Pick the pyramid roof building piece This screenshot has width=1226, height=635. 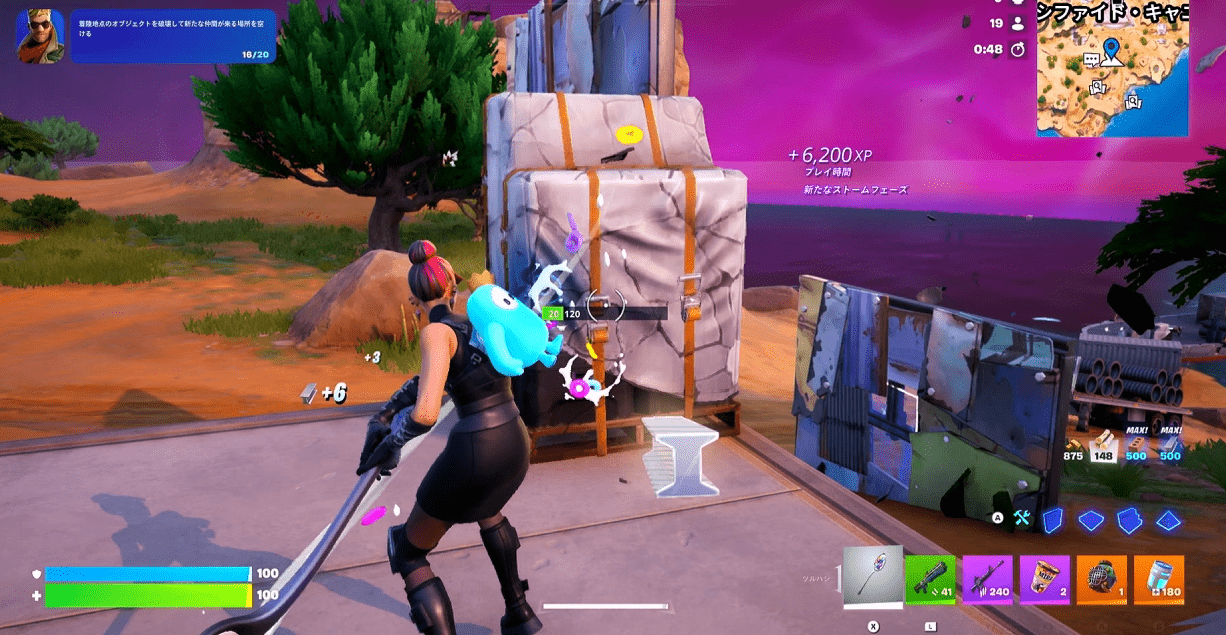coord(1167,520)
